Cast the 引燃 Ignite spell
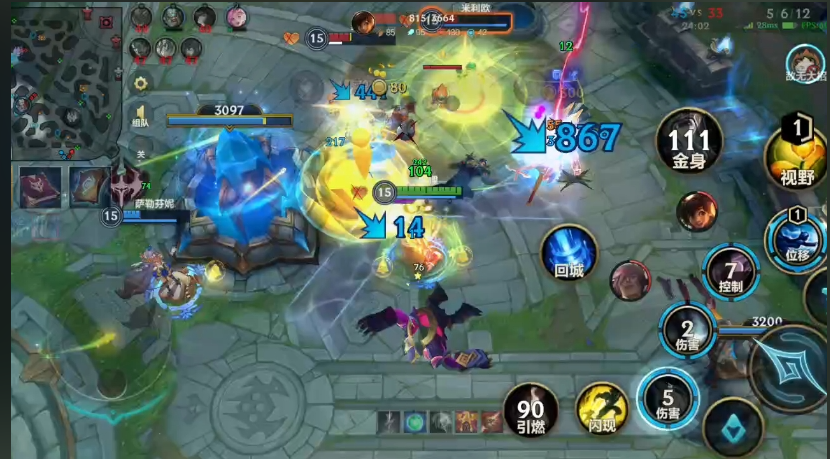830x459 pixels. coord(531,411)
